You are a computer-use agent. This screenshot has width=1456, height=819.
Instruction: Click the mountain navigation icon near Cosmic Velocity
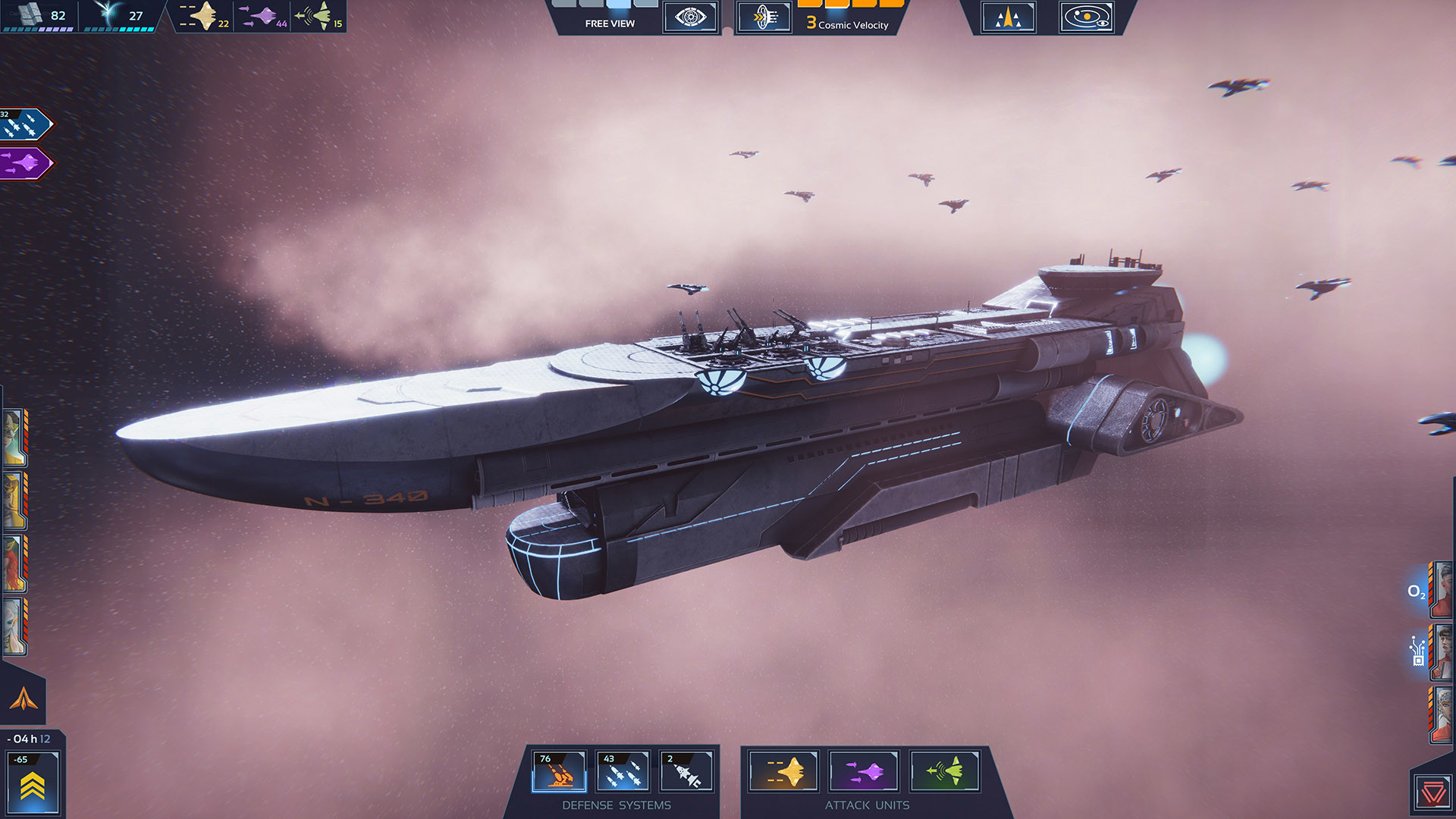pos(1008,17)
